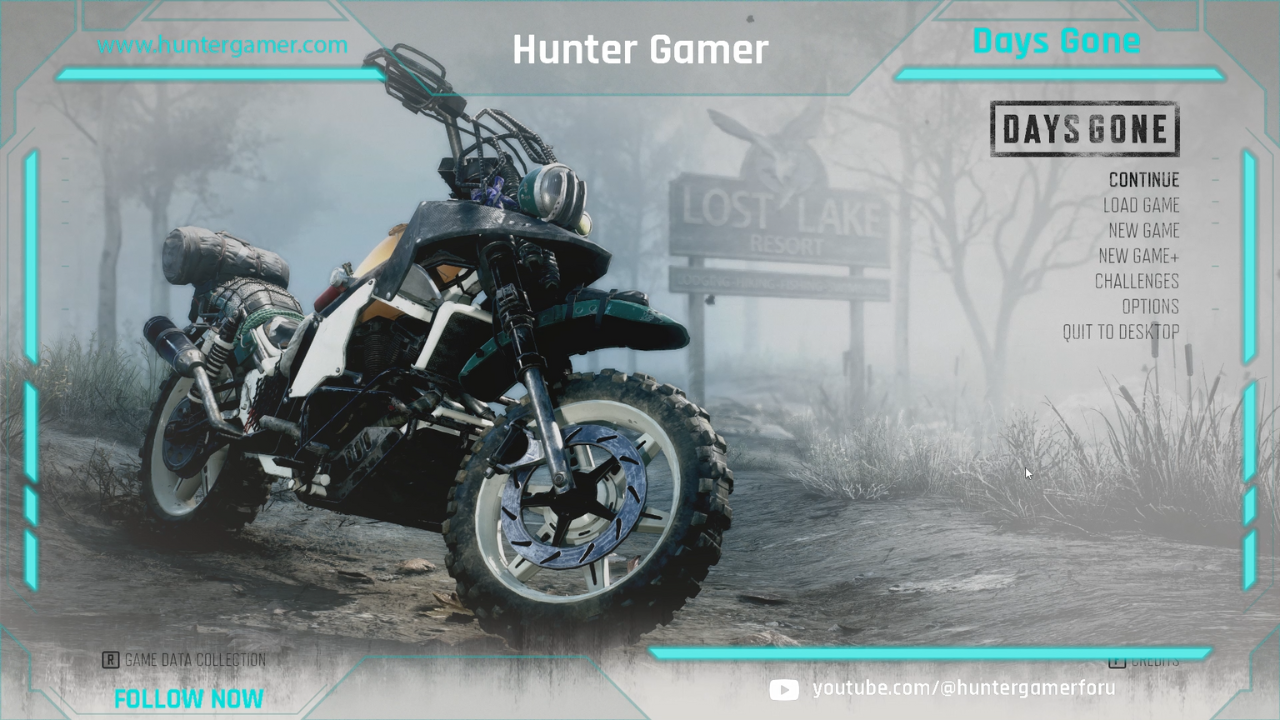1280x720 pixels.
Task: Click the YouTube play icon near channel link
Action: coord(783,690)
